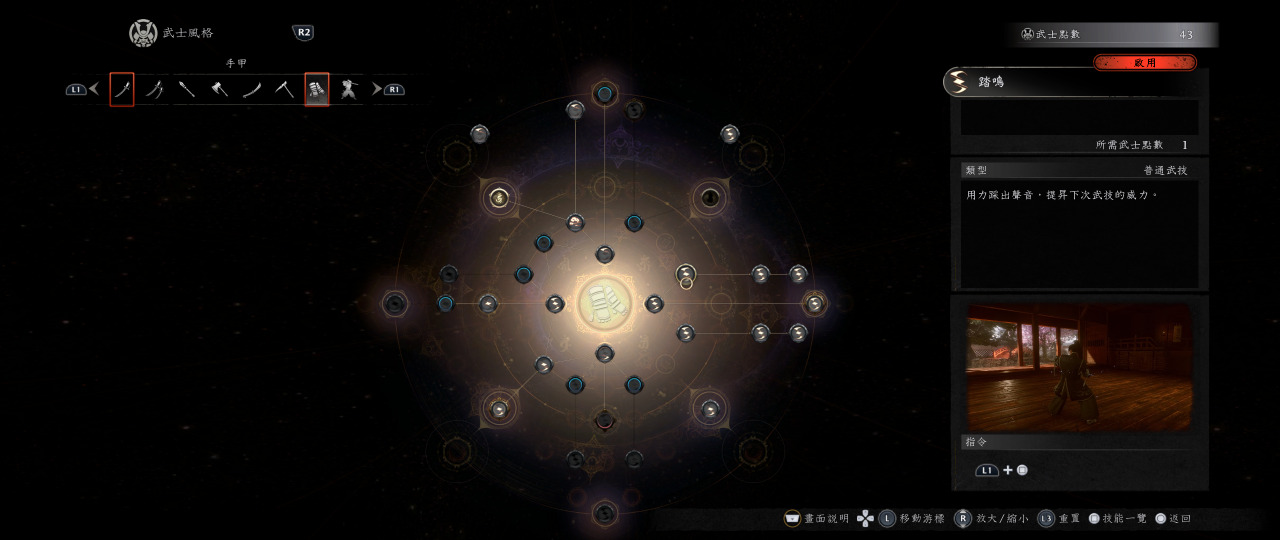Open the ninja figure skill tab
The width and height of the screenshot is (1280, 540).
click(x=348, y=90)
